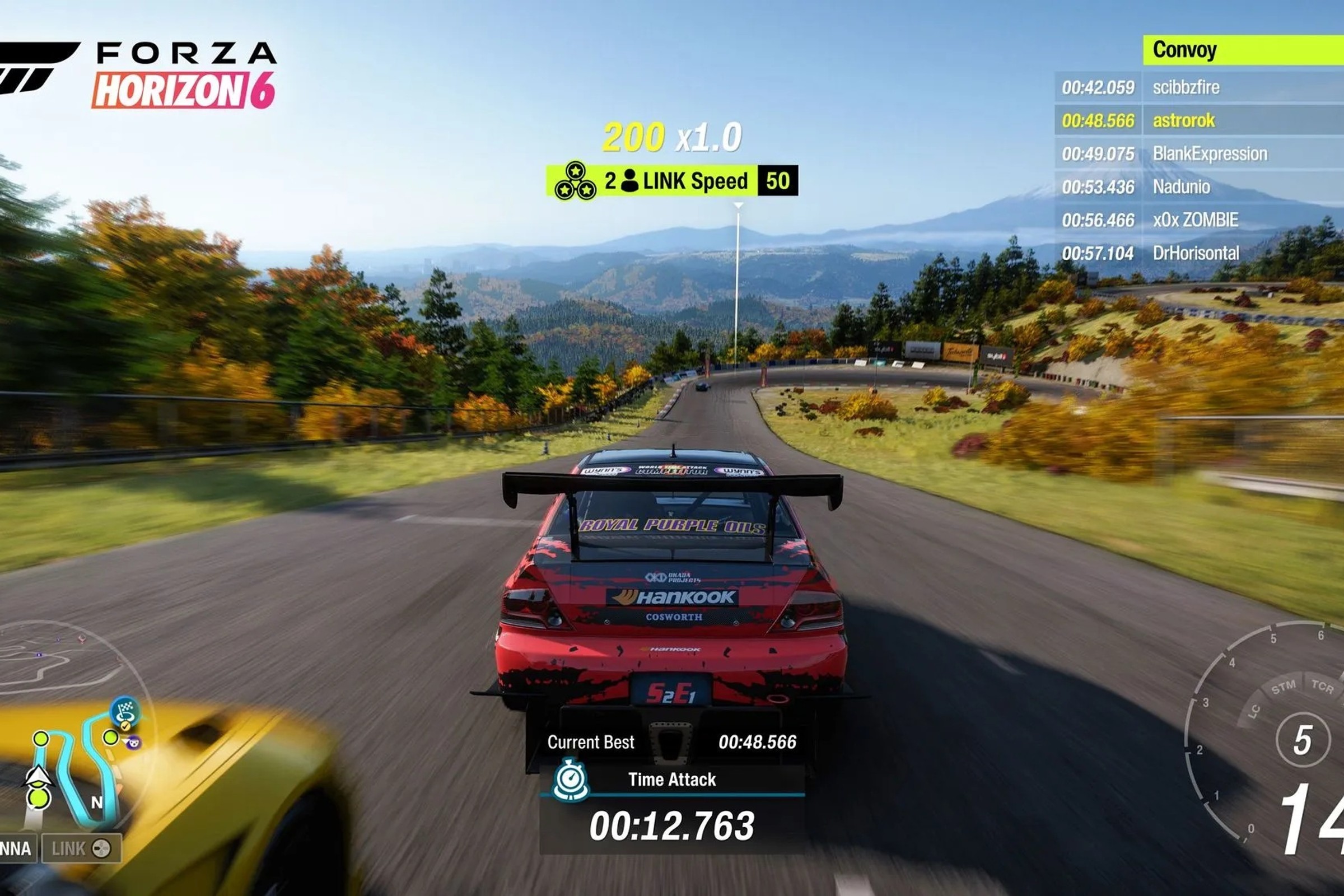1344x896 pixels.
Task: Select the LINK tab at bottom left
Action: tap(68, 848)
